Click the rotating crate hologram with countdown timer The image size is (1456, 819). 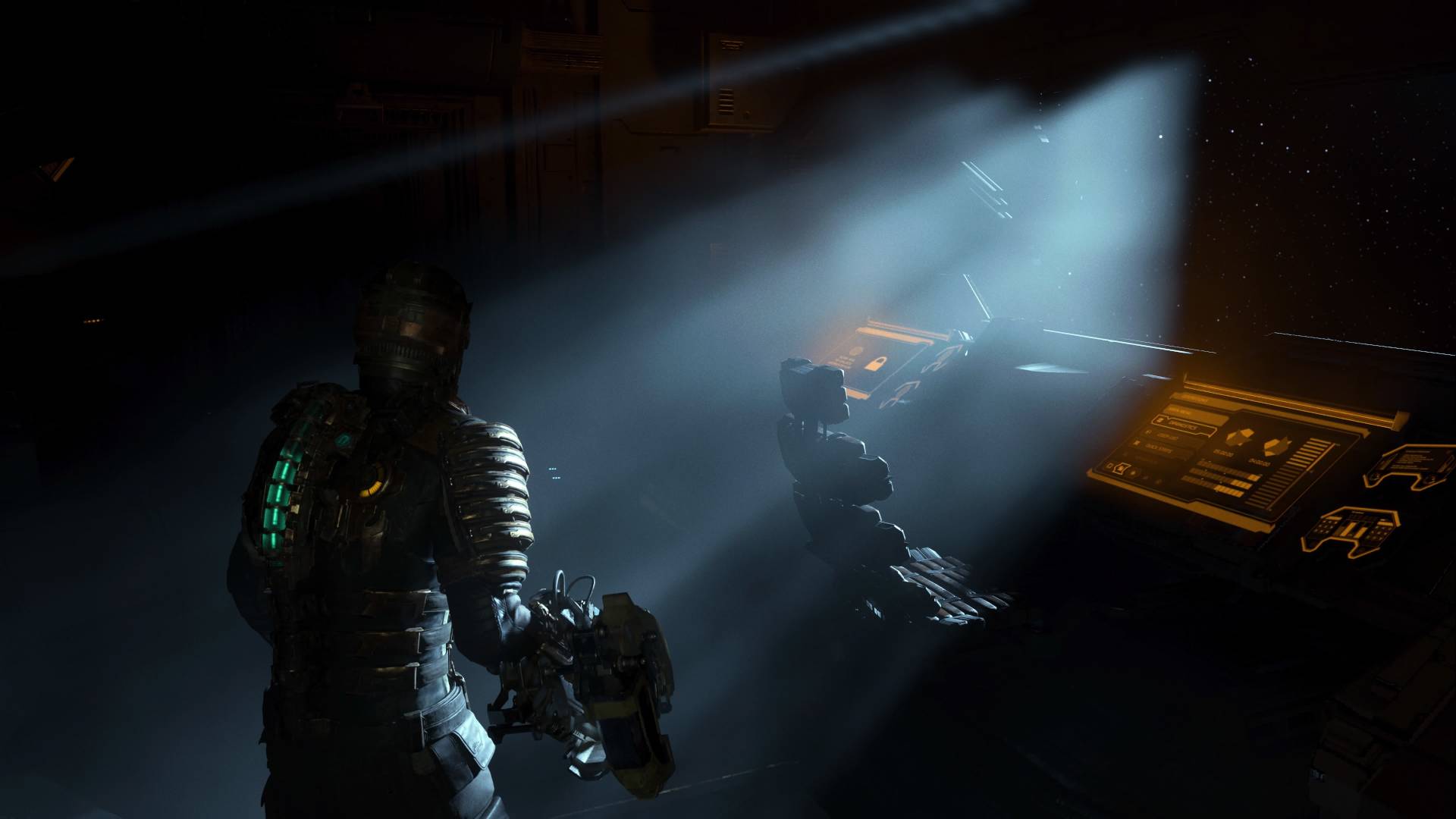pyautogui.click(x=1239, y=437)
